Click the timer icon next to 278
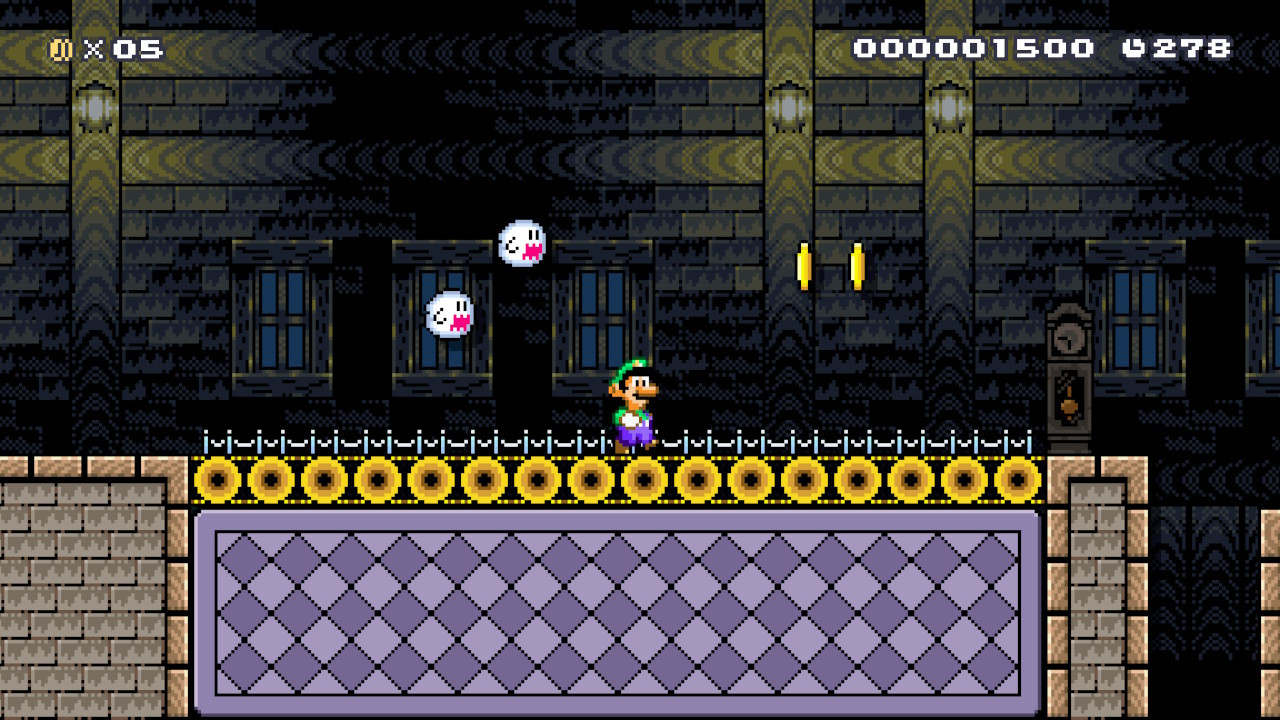Image resolution: width=1280 pixels, height=720 pixels. pyautogui.click(x=1136, y=45)
